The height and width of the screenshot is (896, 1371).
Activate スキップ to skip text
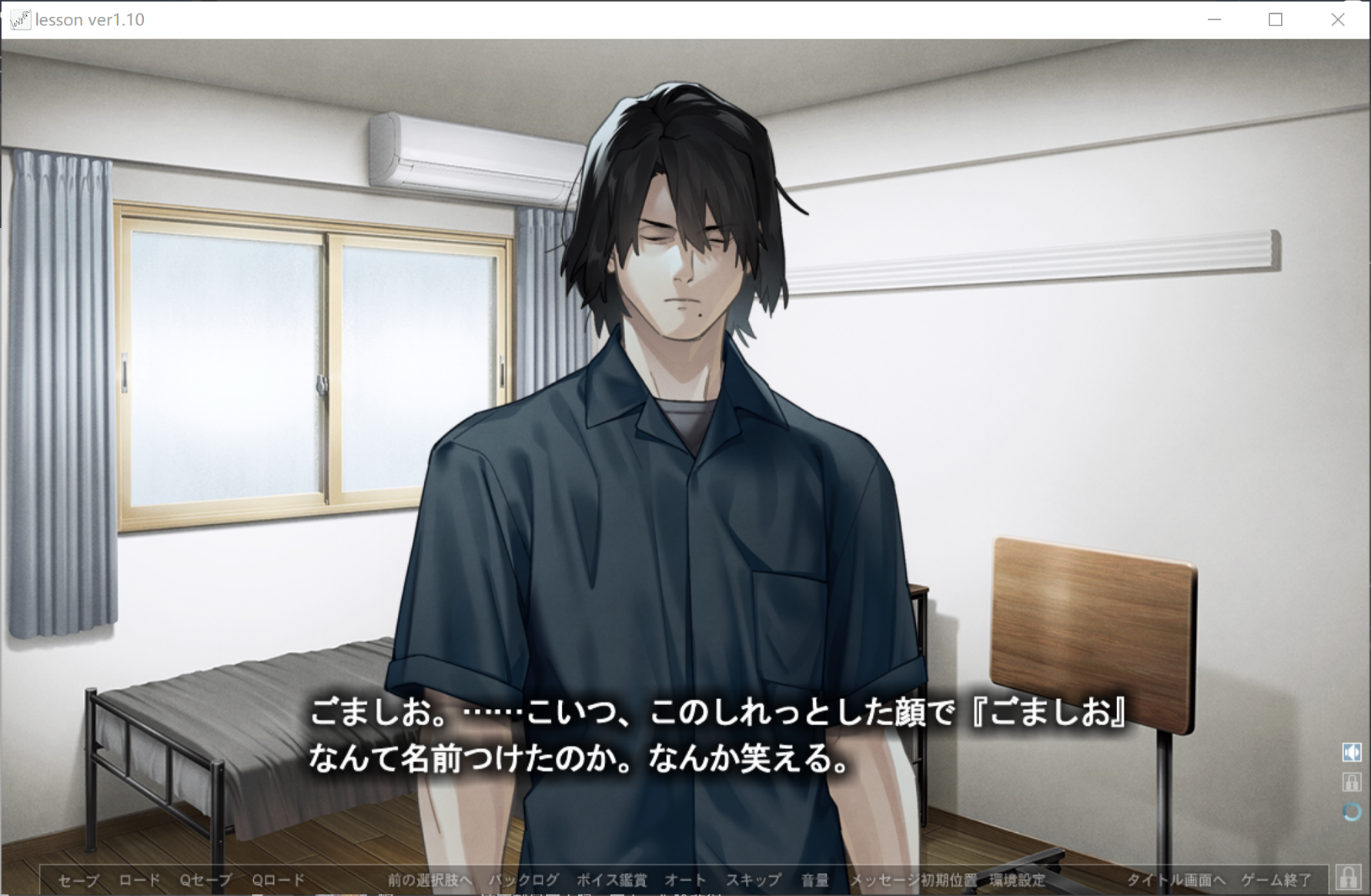[x=754, y=880]
